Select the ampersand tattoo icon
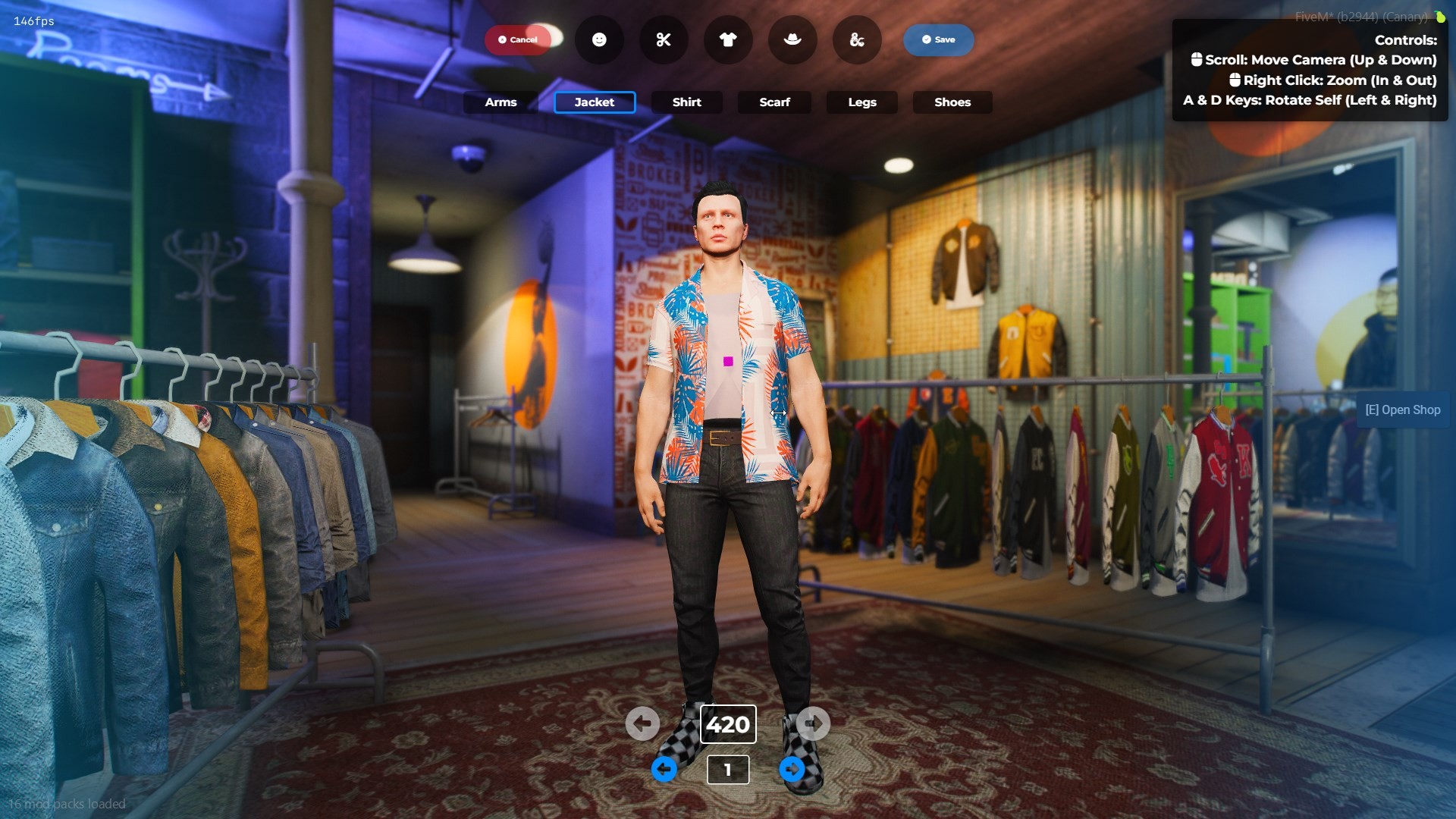Image resolution: width=1456 pixels, height=819 pixels. pyautogui.click(x=856, y=39)
